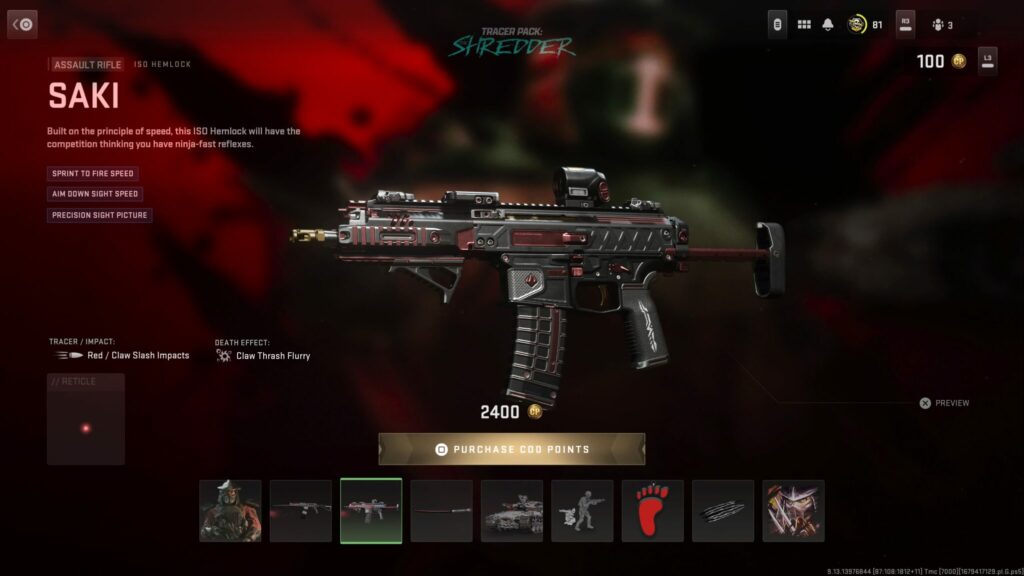Open the social party icon
Image resolution: width=1024 pixels, height=576 pixels.
938,24
